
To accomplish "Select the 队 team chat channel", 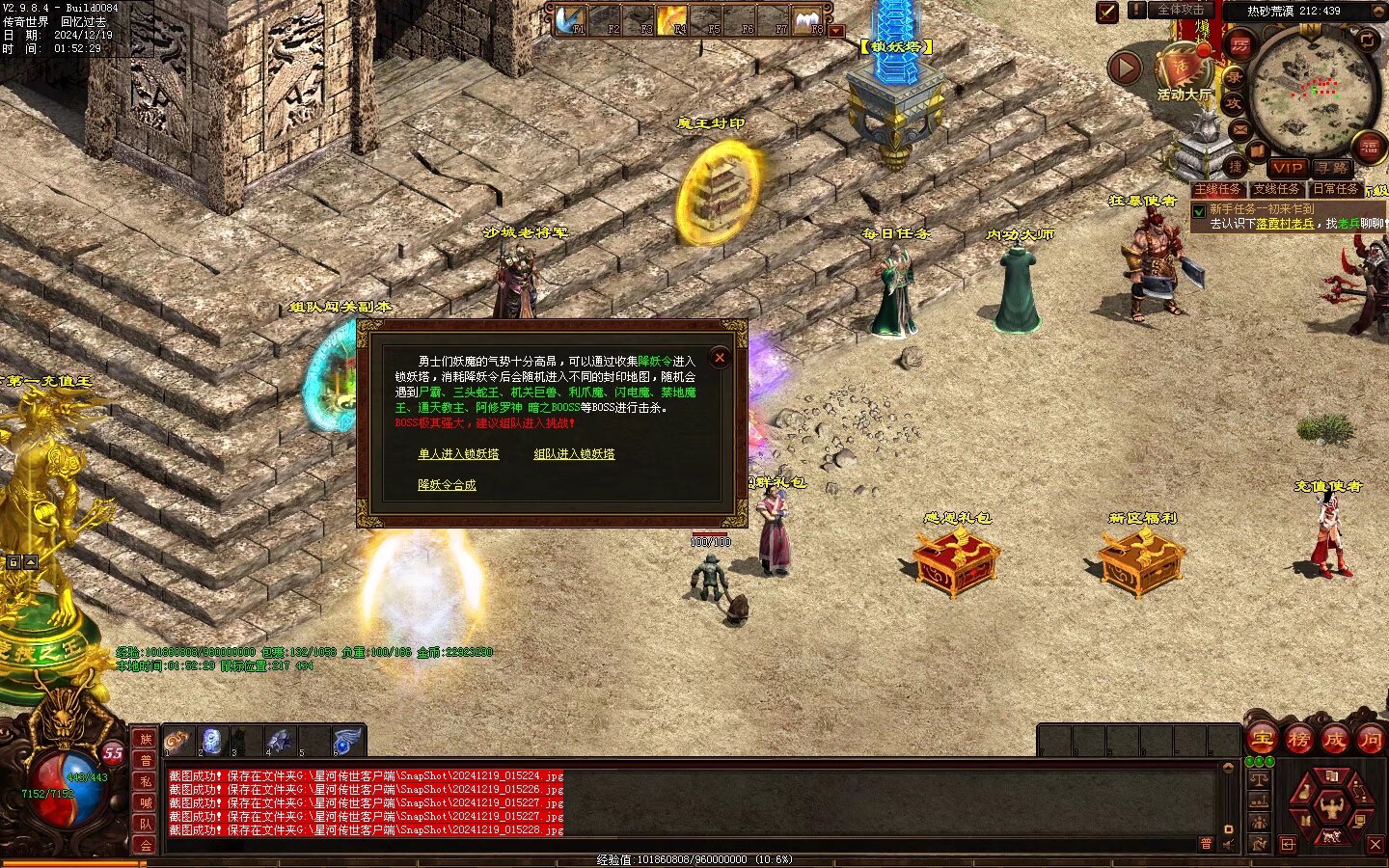I will (145, 823).
